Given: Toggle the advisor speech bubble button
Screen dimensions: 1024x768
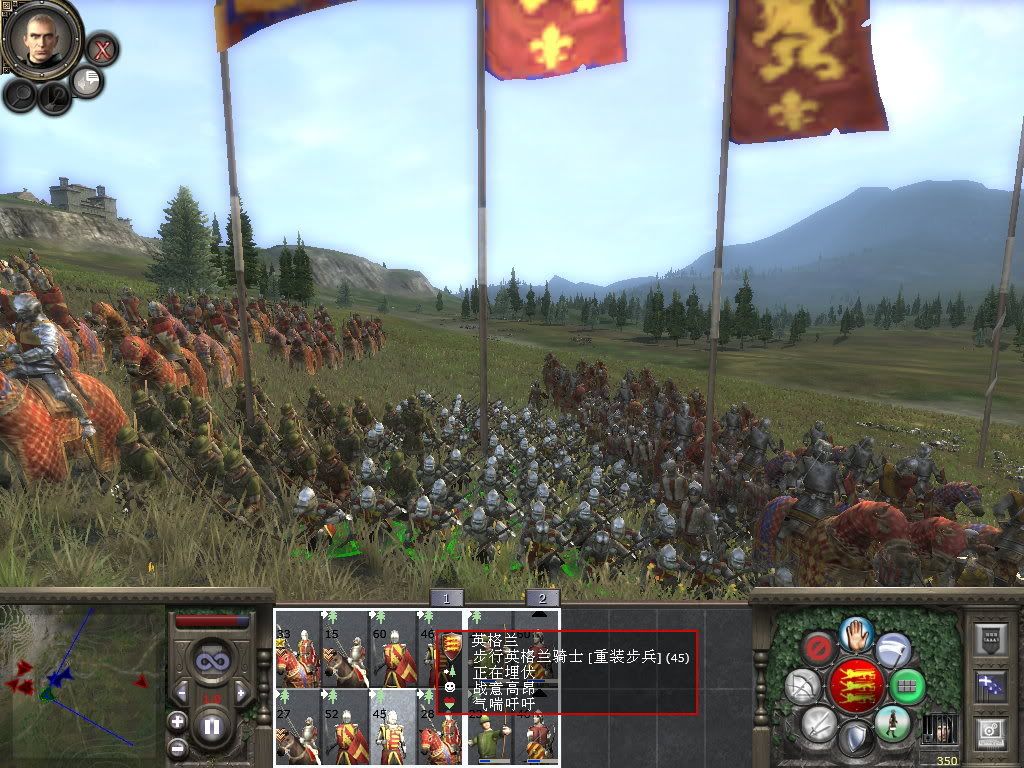Looking at the screenshot, I should 88,82.
